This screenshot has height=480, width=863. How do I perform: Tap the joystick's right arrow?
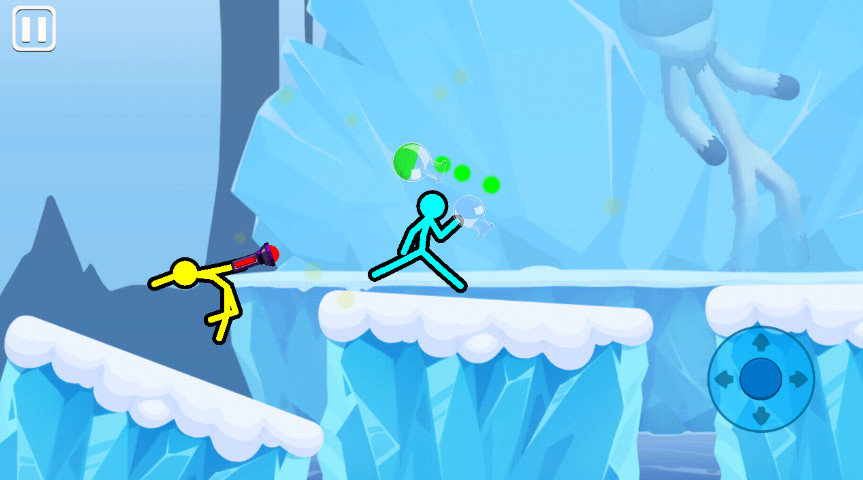click(x=797, y=379)
